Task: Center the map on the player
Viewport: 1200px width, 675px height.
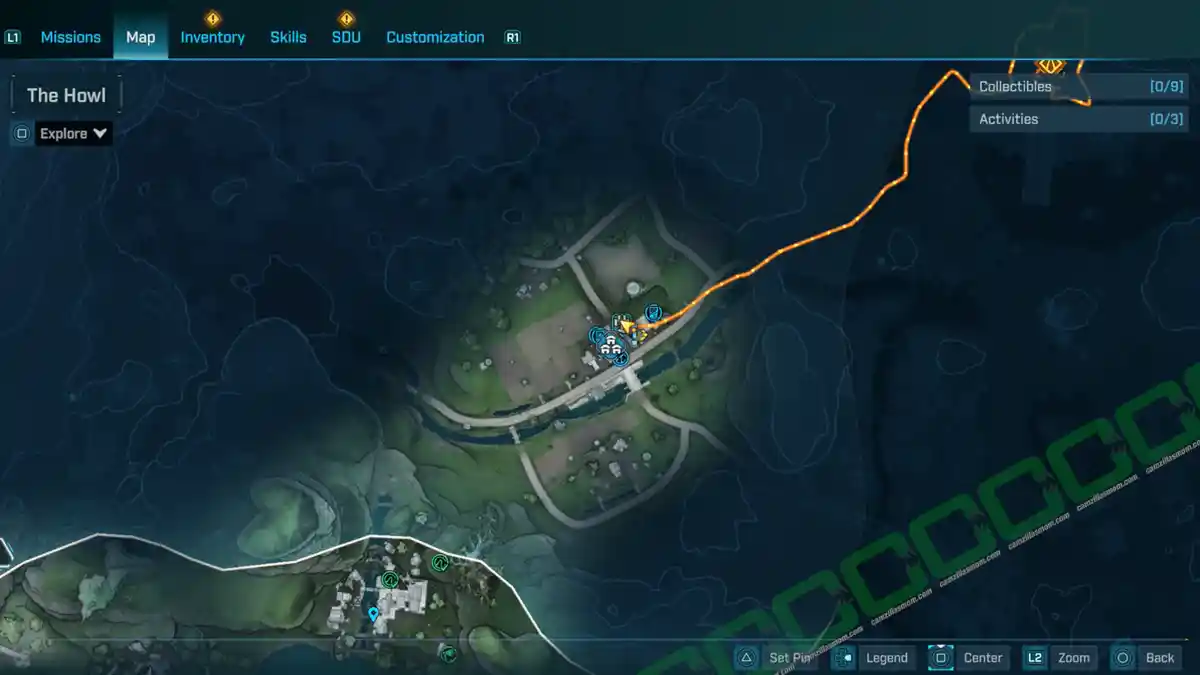Action: pos(967,658)
